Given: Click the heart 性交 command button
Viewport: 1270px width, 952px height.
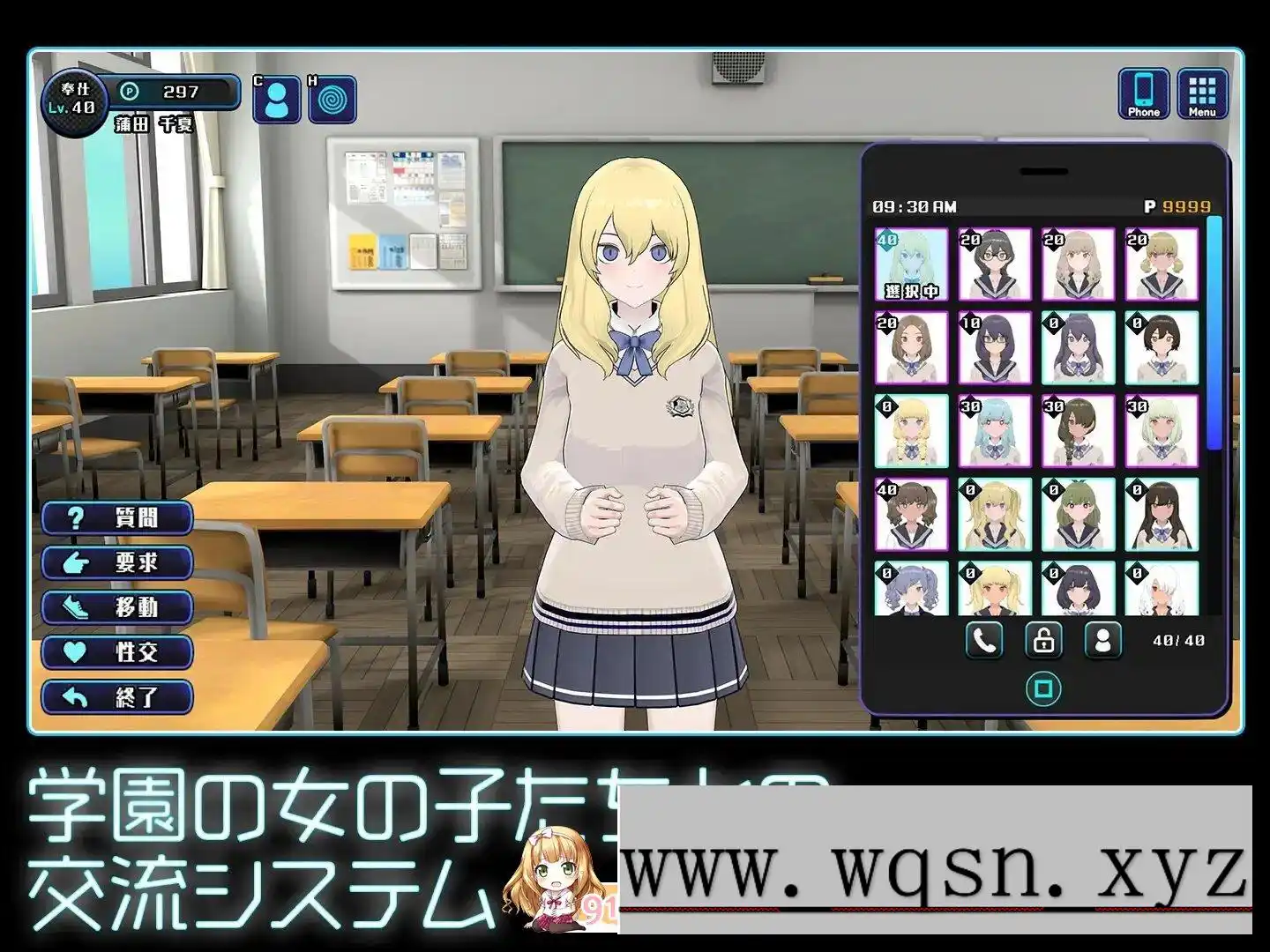Looking at the screenshot, I should tap(117, 652).
